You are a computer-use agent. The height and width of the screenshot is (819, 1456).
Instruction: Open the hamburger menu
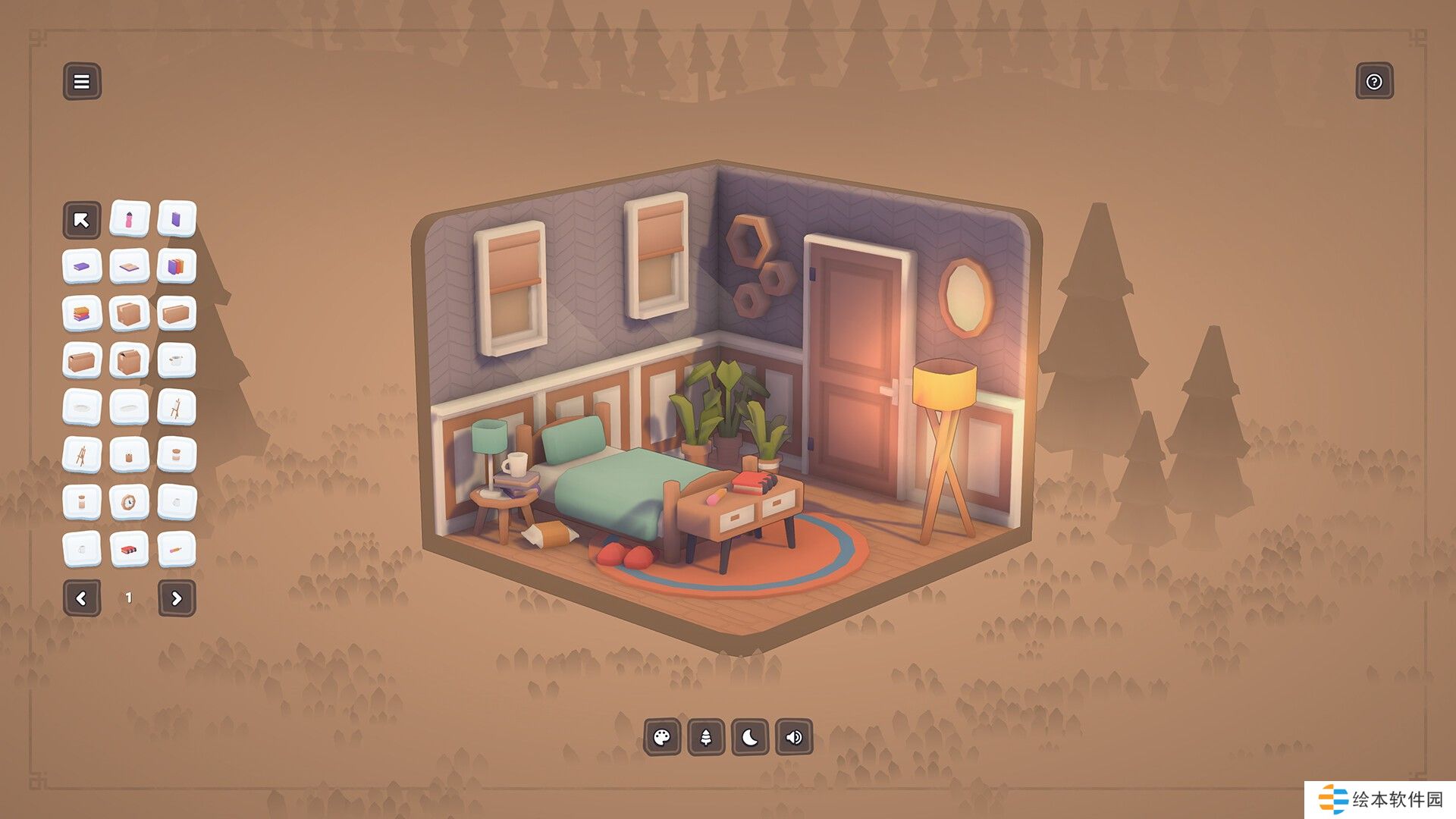tap(82, 81)
